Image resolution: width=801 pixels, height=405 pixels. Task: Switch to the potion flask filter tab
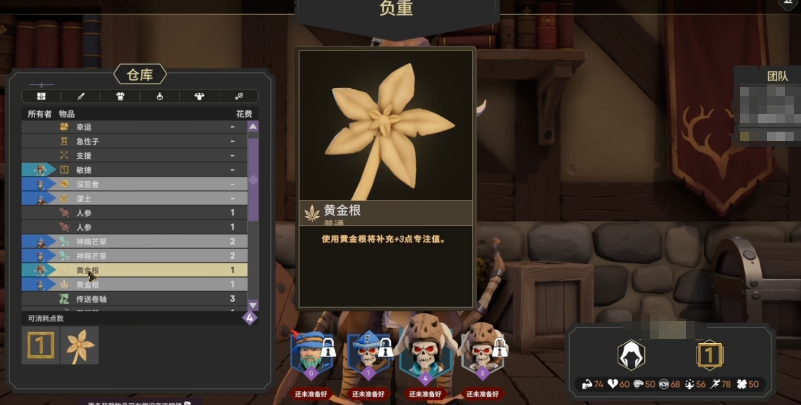coord(160,96)
